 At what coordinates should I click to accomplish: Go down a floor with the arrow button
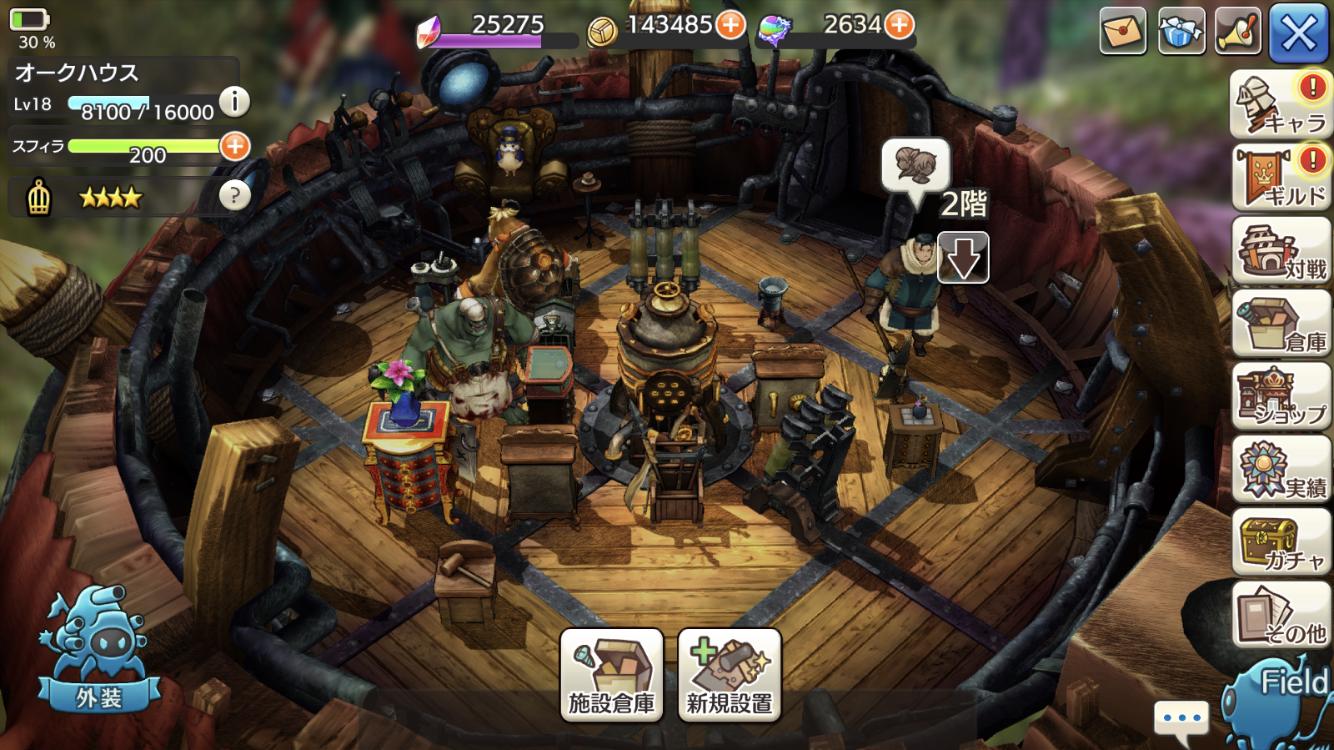[963, 258]
